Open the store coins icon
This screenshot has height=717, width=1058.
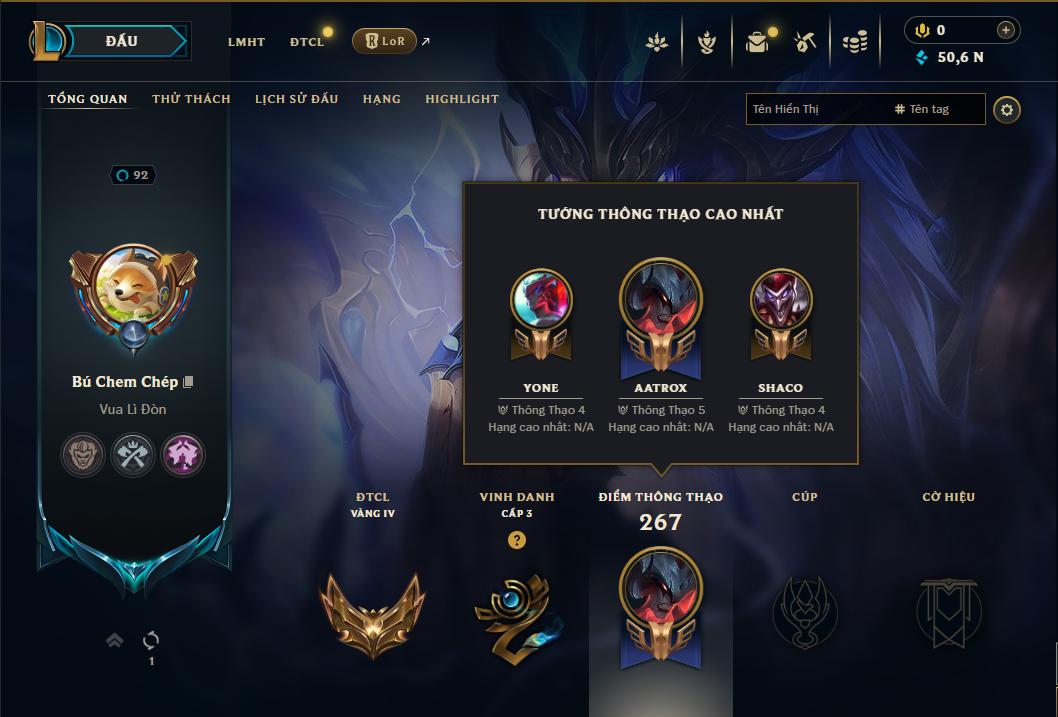(854, 42)
